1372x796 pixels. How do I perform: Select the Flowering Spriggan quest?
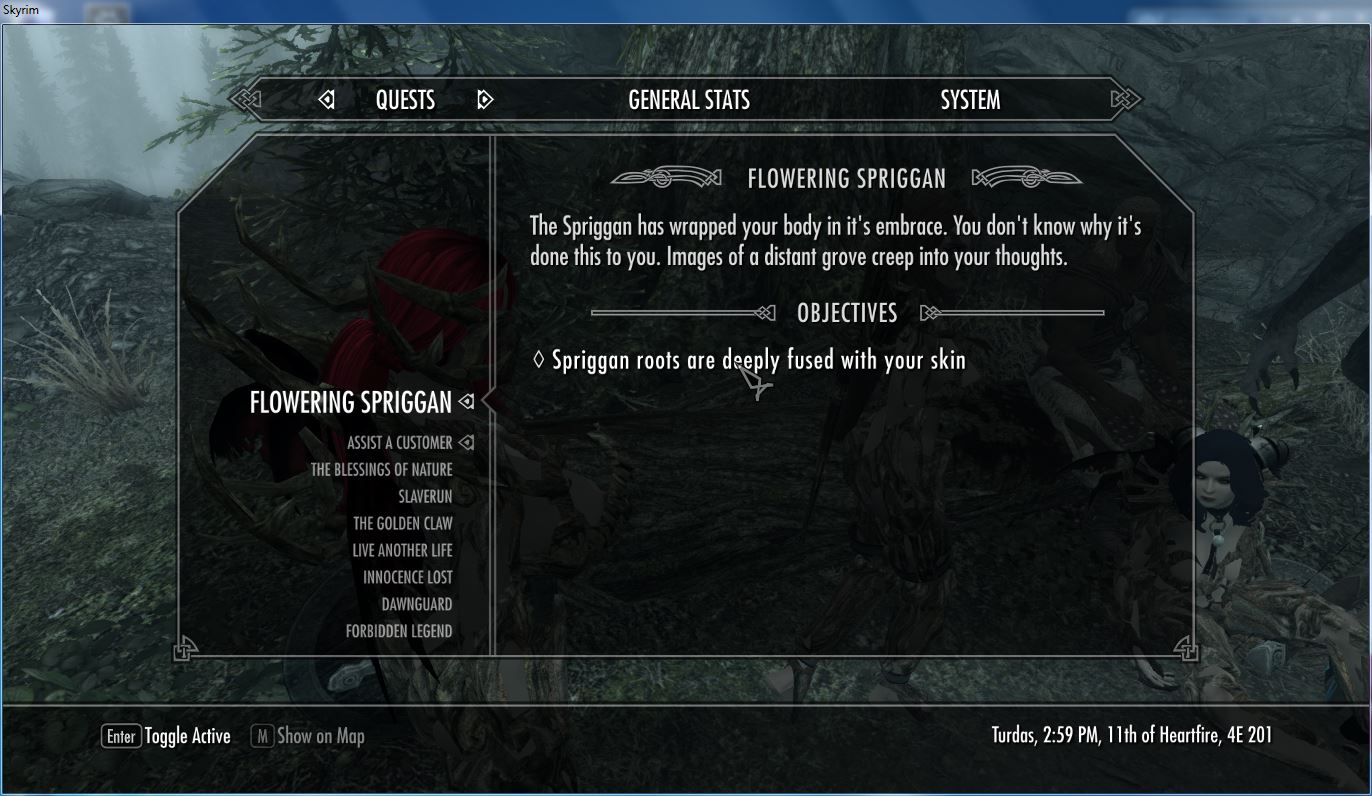[350, 402]
